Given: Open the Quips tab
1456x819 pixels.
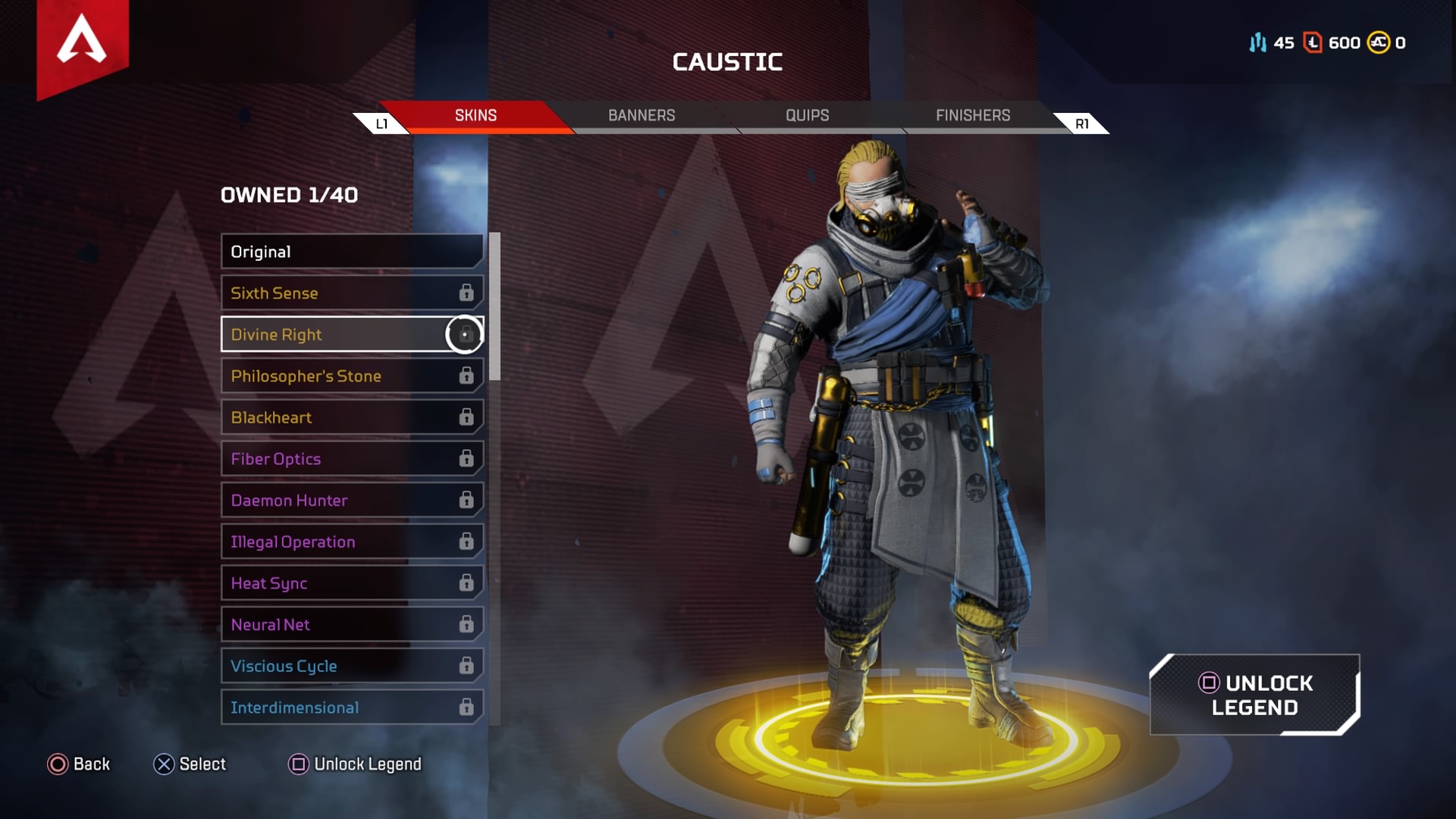Looking at the screenshot, I should tap(807, 115).
